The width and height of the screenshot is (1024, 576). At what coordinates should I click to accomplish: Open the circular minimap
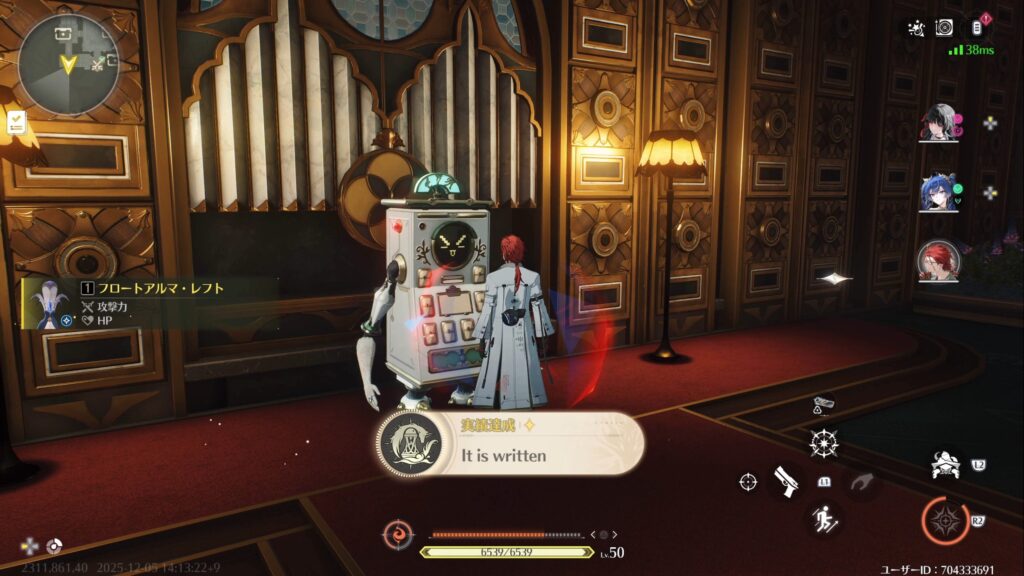[68, 62]
